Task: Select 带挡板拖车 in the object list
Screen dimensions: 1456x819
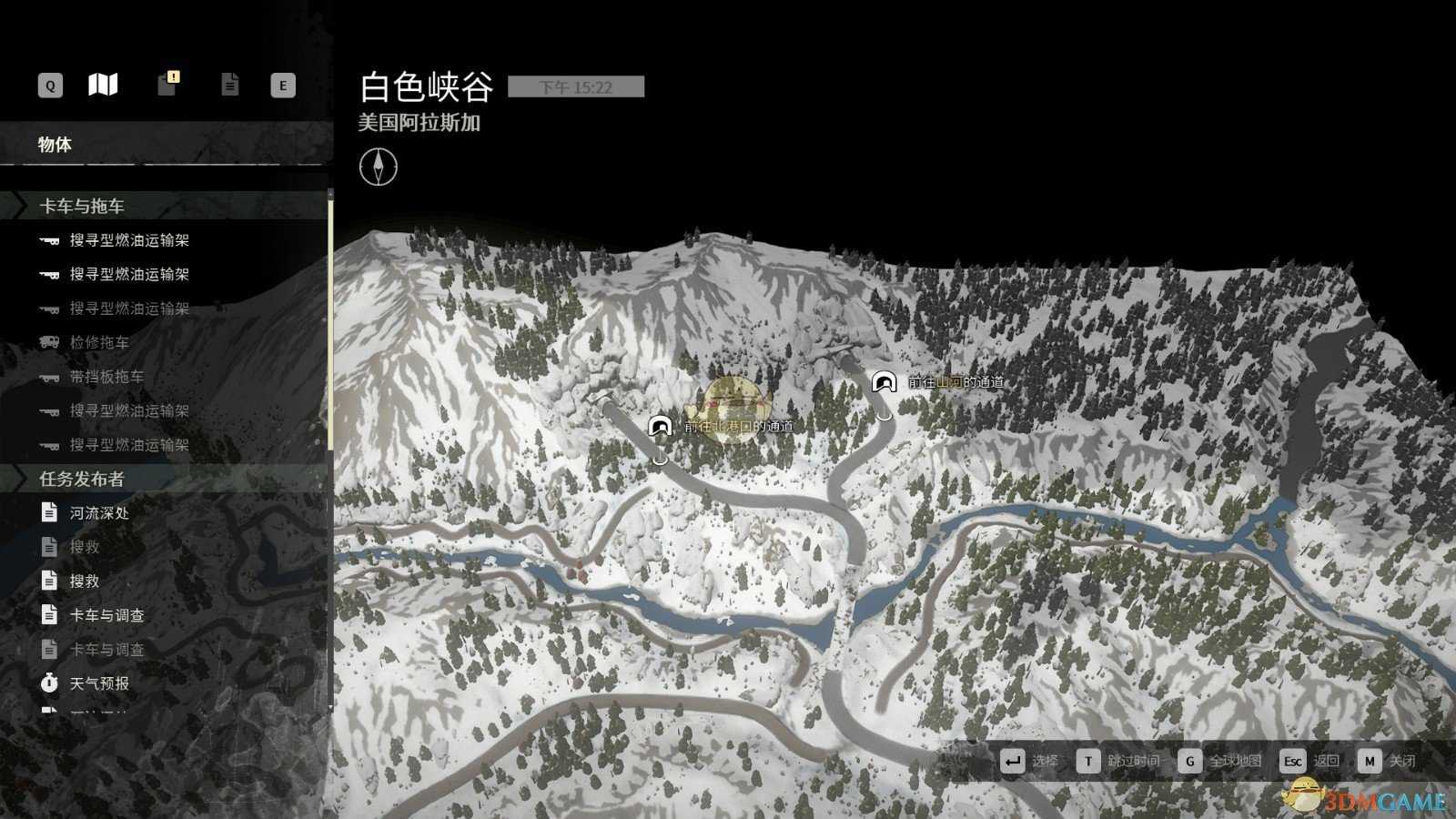Action: (x=106, y=377)
